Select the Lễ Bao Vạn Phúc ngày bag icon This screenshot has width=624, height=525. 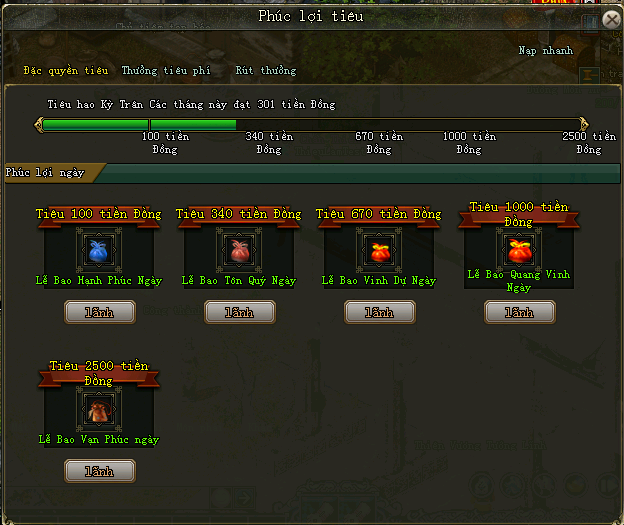pyautogui.click(x=98, y=409)
